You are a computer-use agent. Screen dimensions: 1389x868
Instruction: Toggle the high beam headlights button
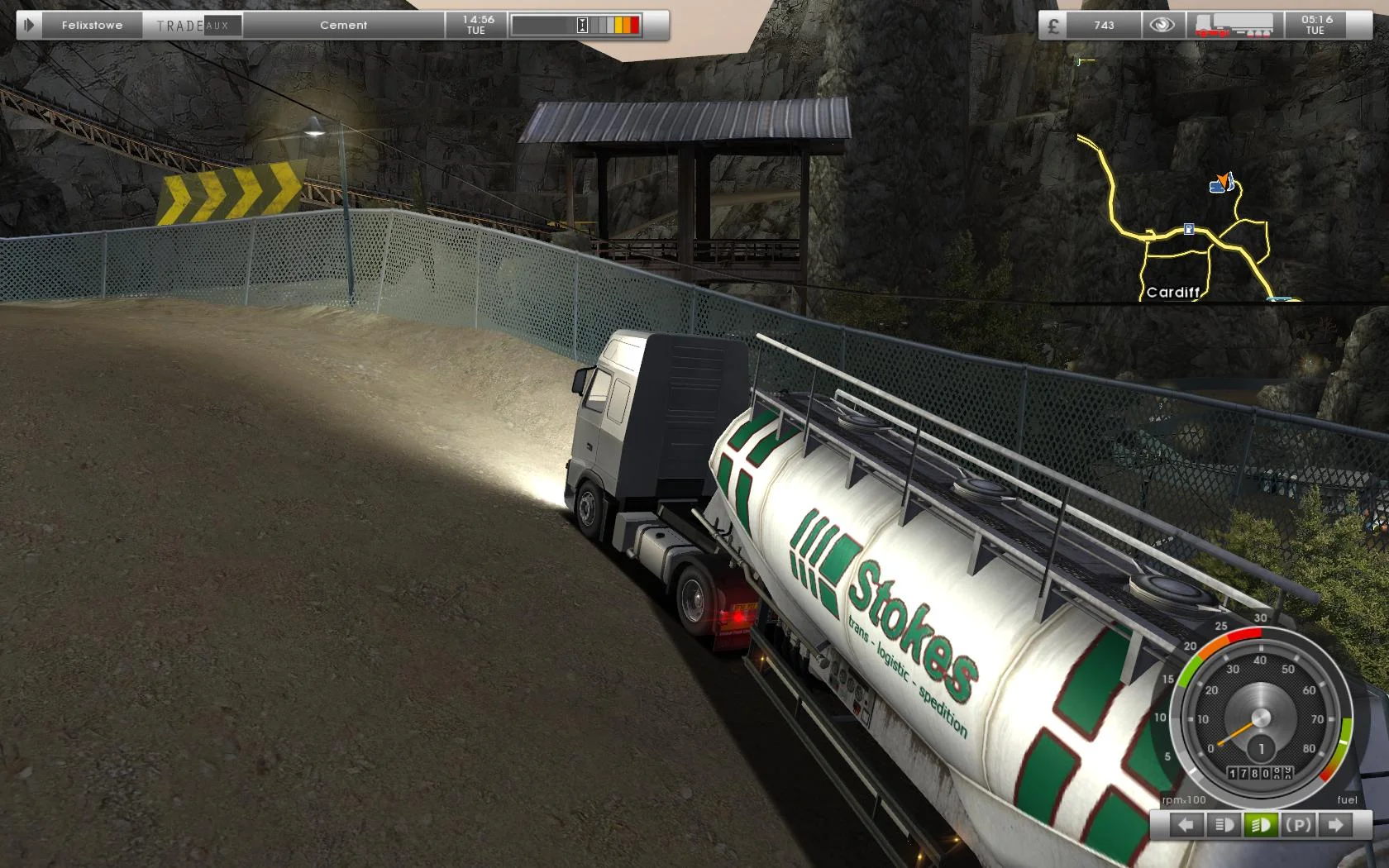[x=1260, y=825]
